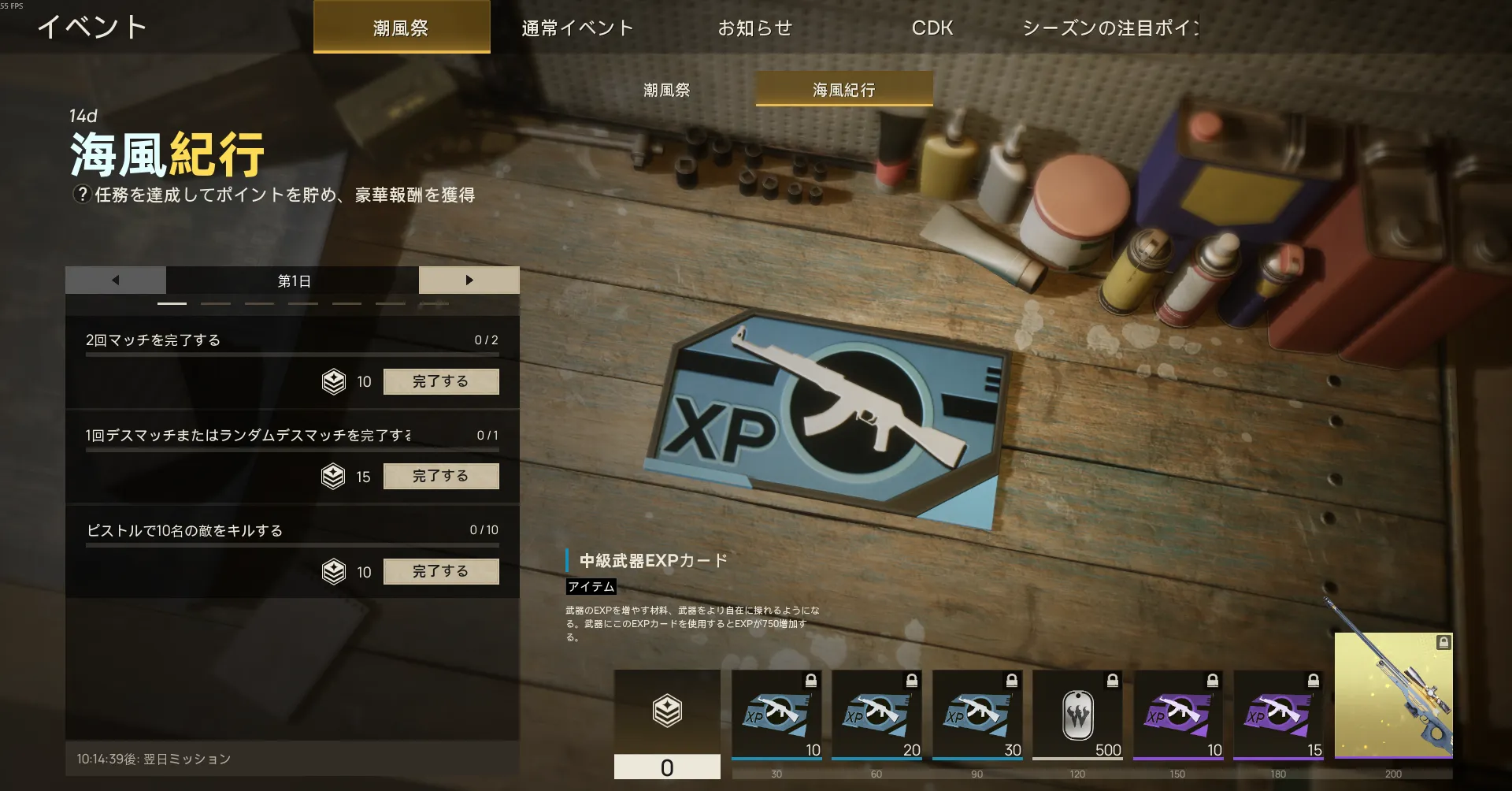Click 完了する for the 2-match mission
The height and width of the screenshot is (791, 1512).
point(441,381)
